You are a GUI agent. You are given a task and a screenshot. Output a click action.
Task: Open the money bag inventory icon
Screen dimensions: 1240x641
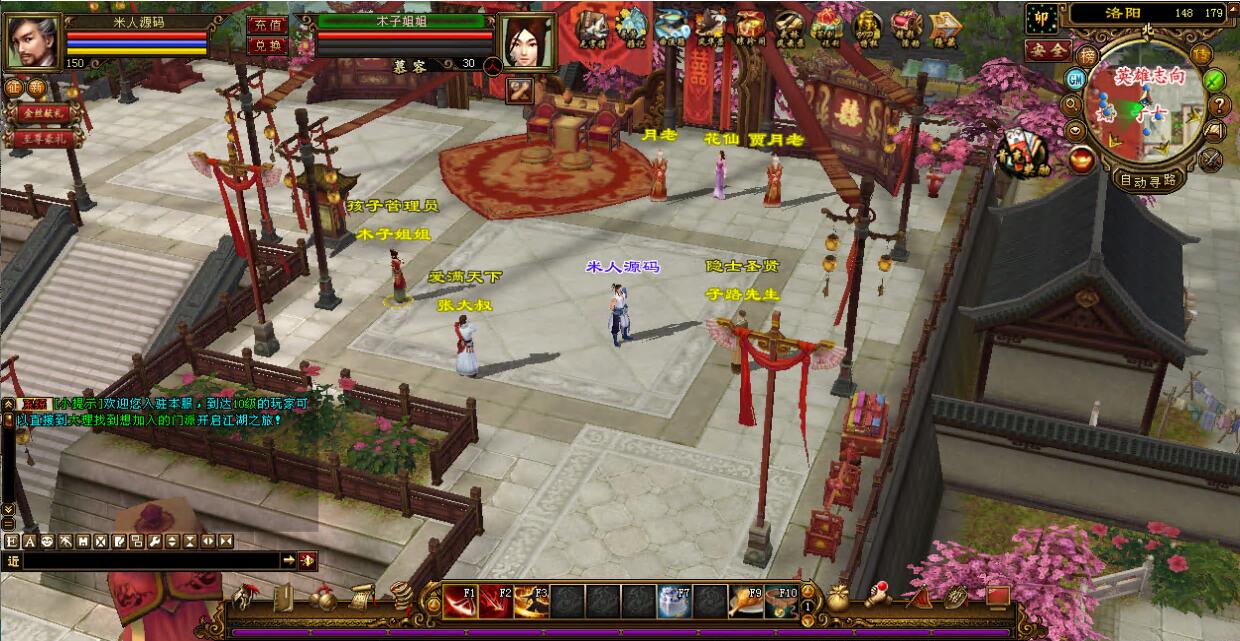[838, 598]
